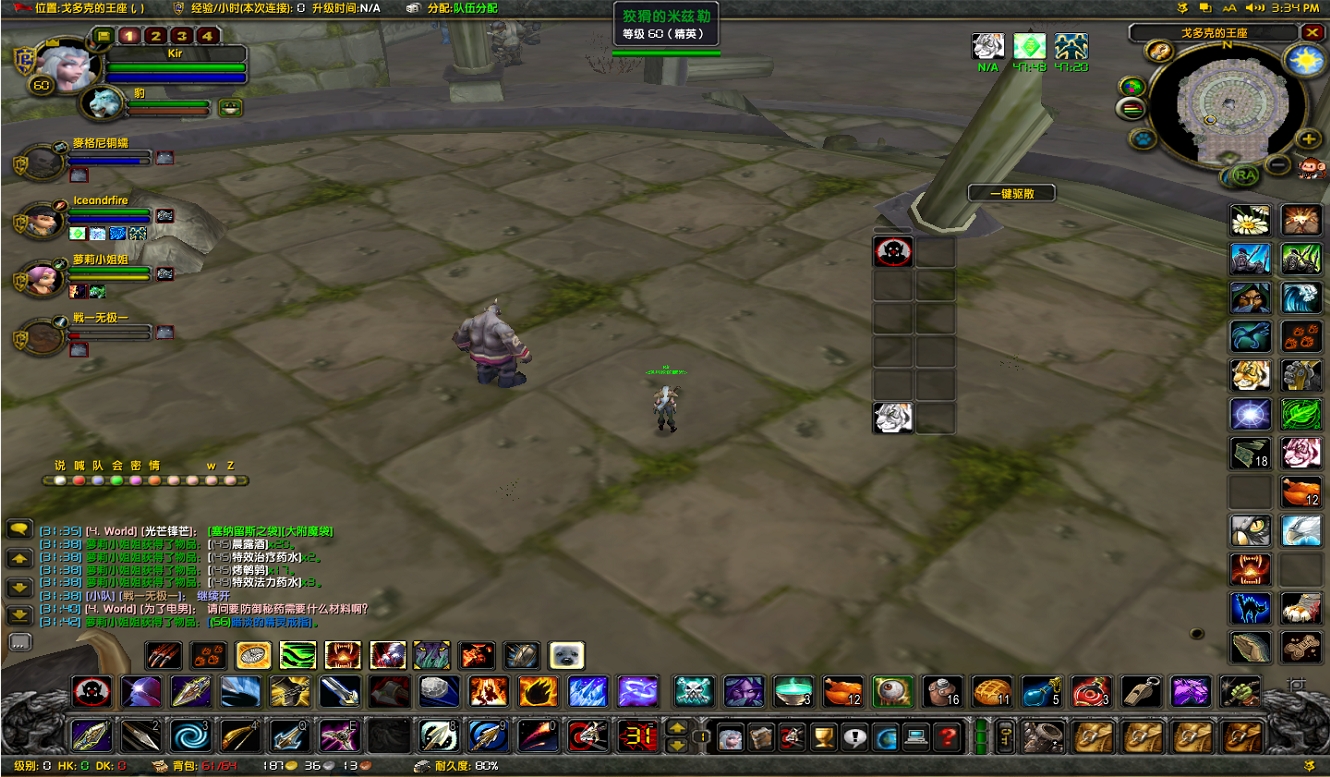Use the roasted food item with count 12
This screenshot has width=1330, height=777.
click(842, 691)
